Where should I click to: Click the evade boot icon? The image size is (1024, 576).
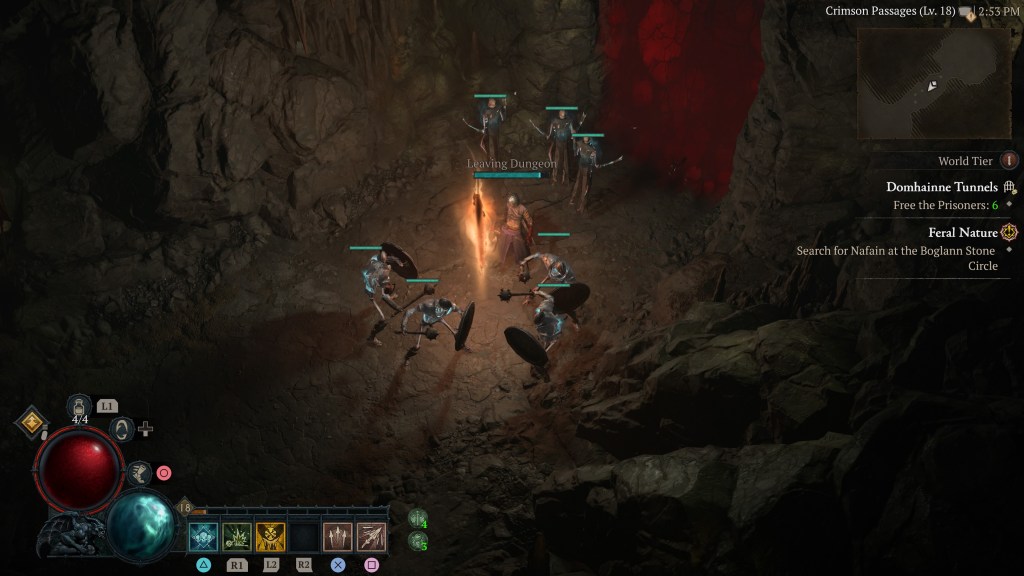(139, 473)
